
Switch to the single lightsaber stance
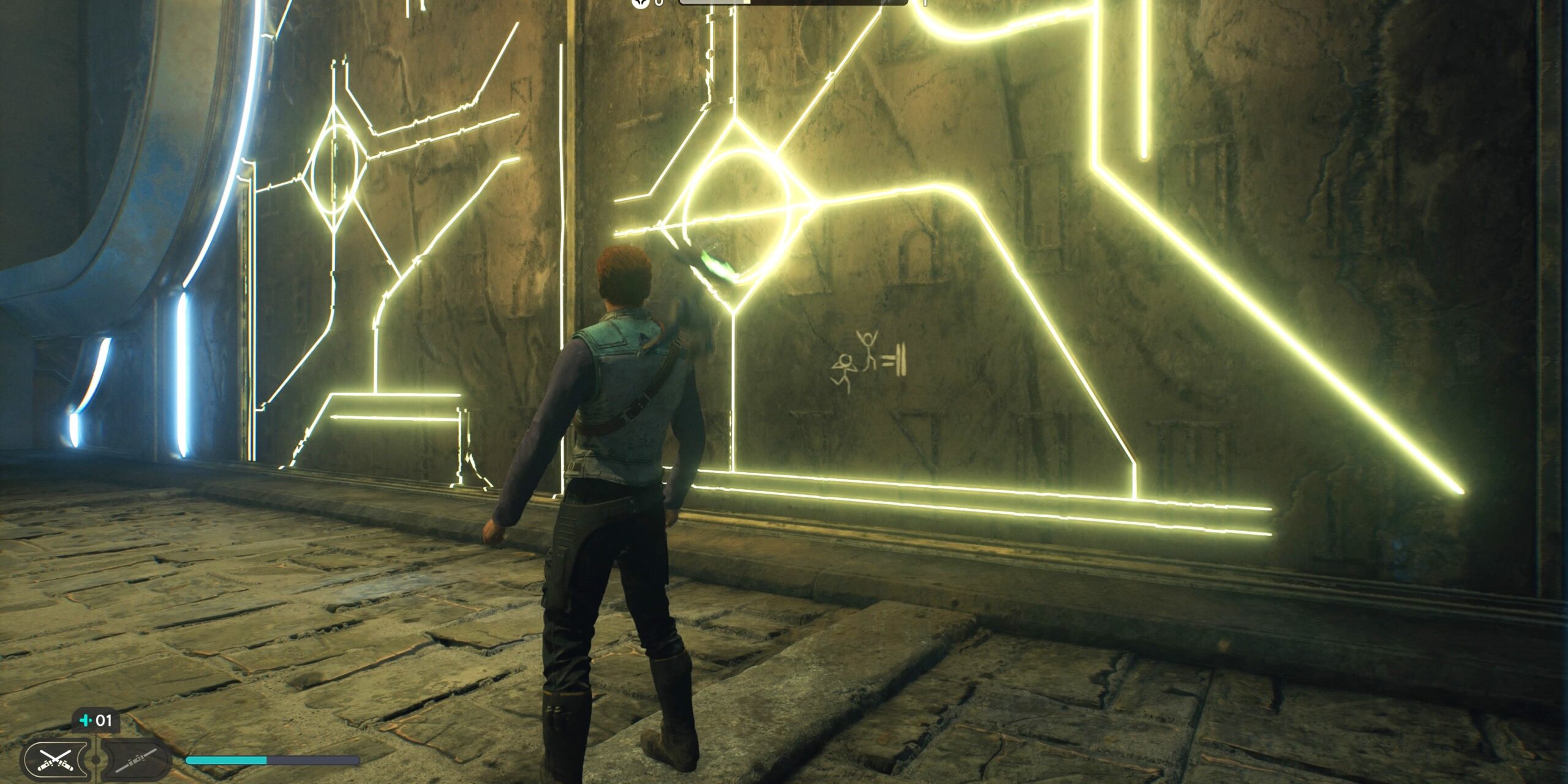click(x=136, y=759)
